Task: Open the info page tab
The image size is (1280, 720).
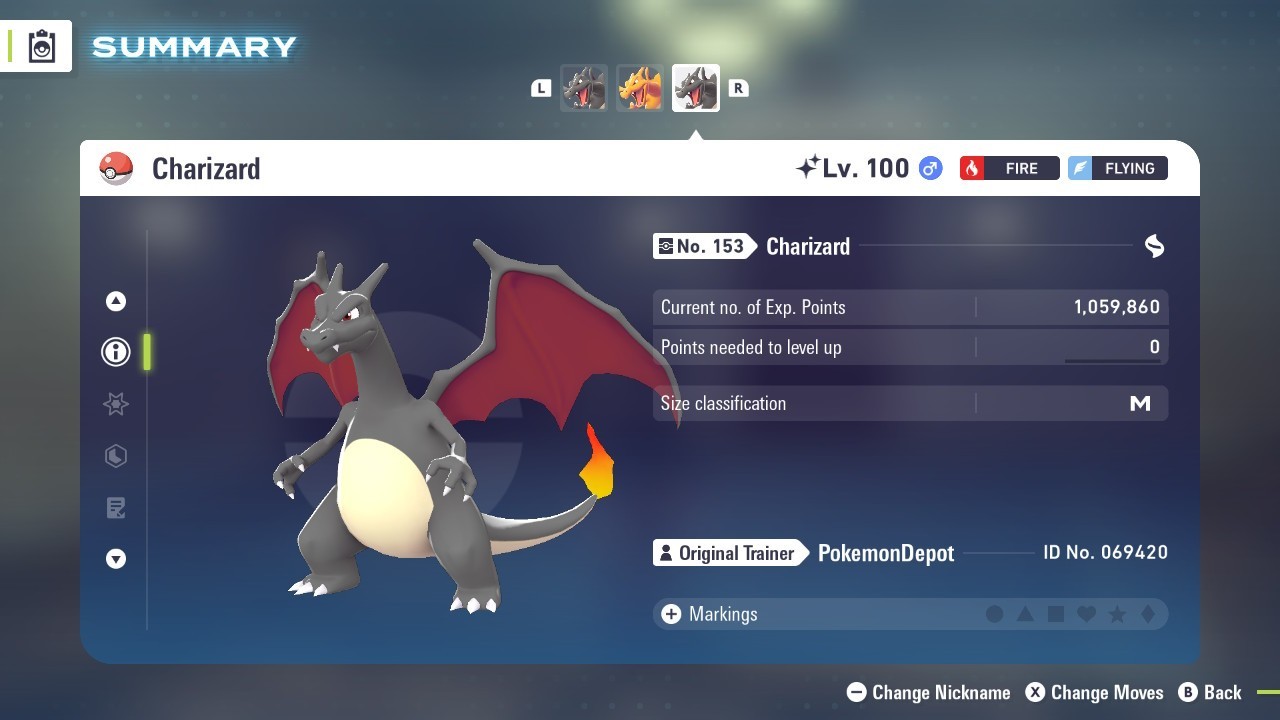Action: [116, 352]
